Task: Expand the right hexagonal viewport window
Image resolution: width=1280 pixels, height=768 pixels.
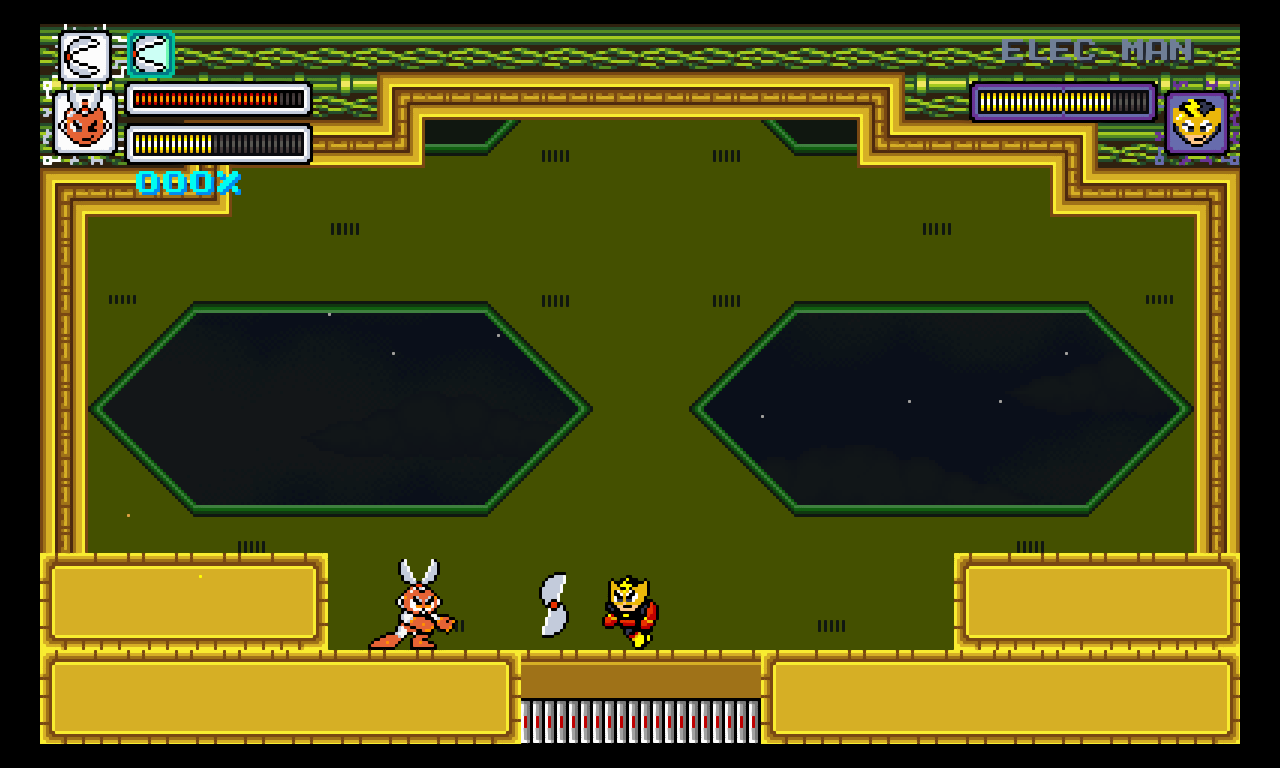Action: click(940, 408)
